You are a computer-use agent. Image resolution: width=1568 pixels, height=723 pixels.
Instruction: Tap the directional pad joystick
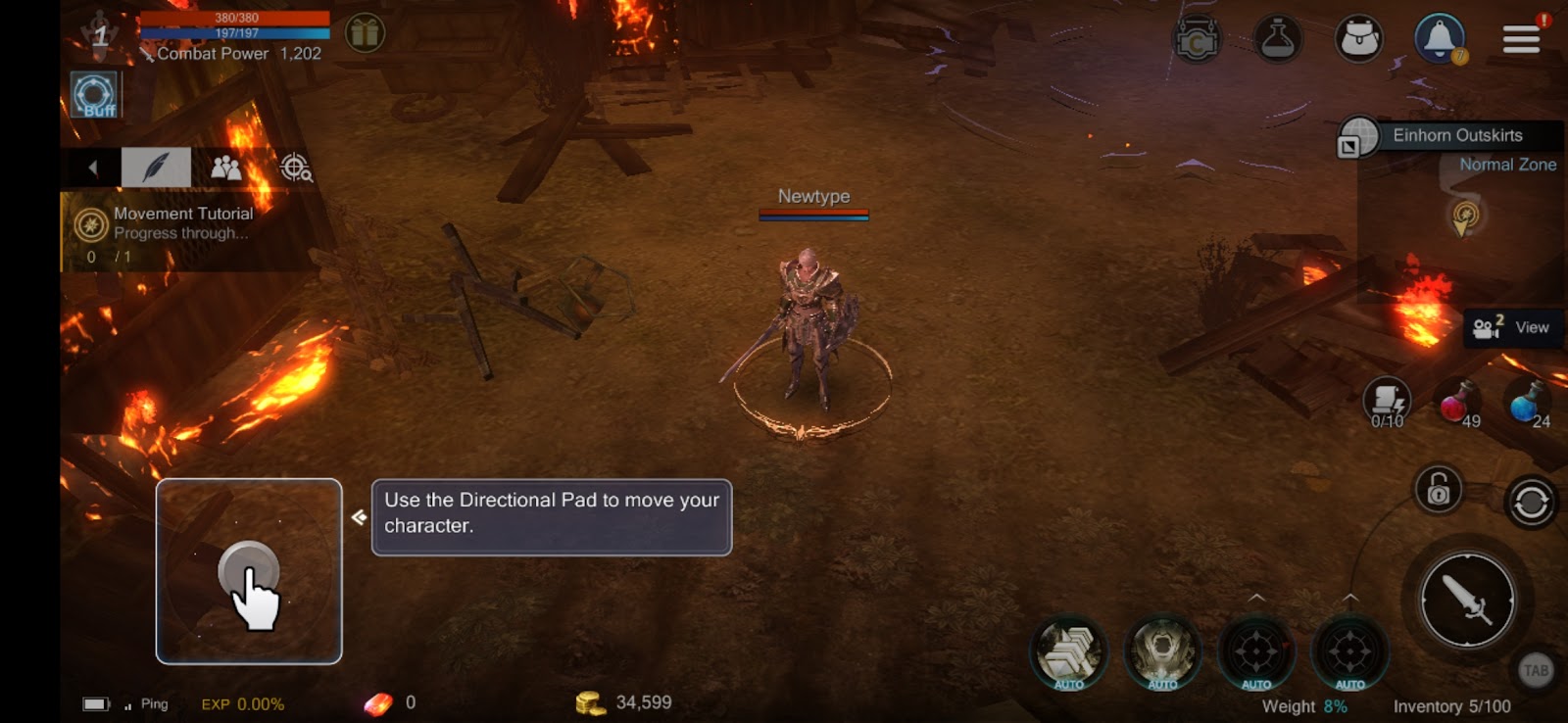(x=248, y=570)
